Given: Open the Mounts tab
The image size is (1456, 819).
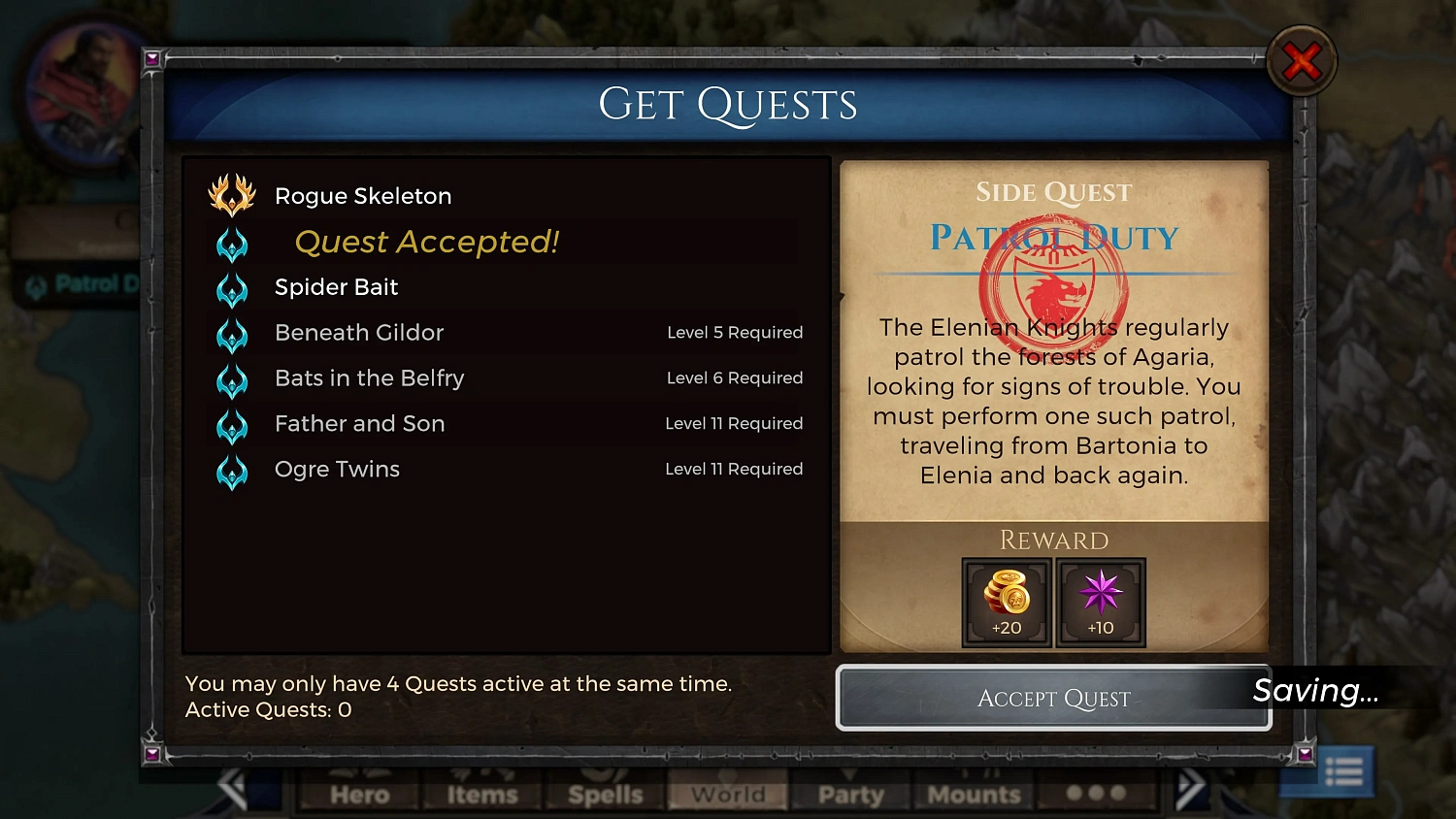Looking at the screenshot, I should pos(974,796).
